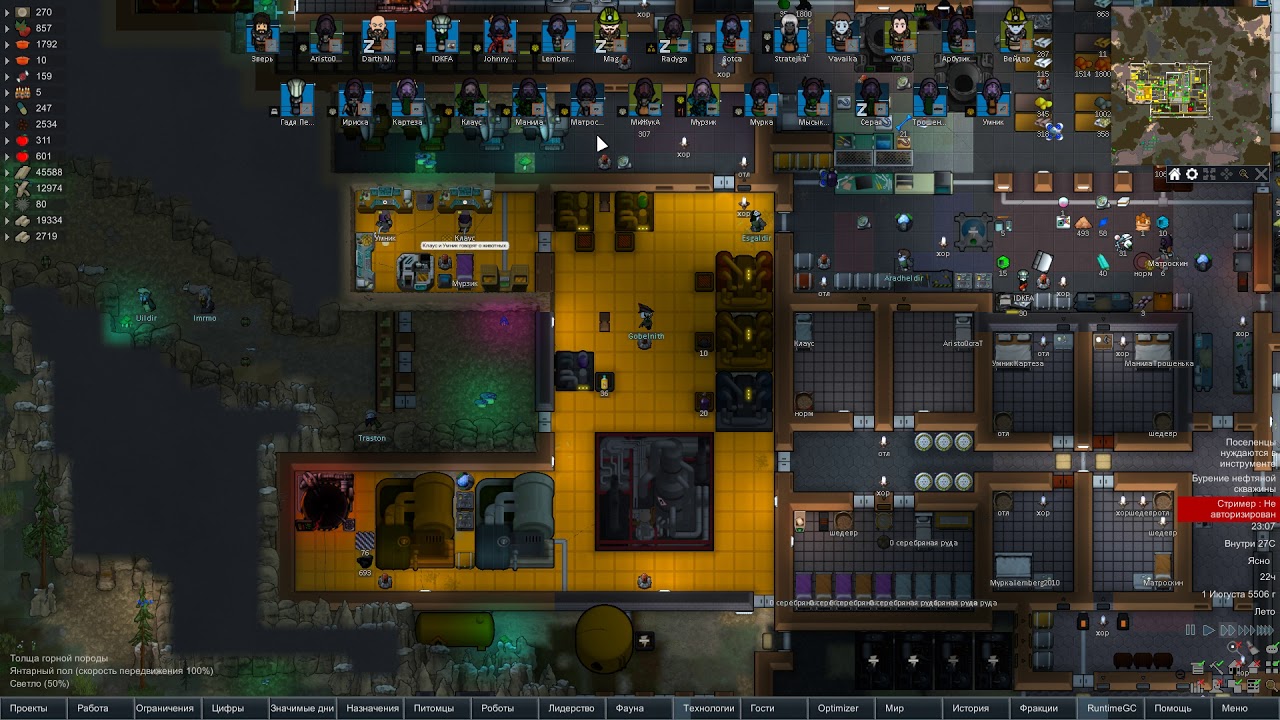Open the Помощь (Help) tab
Screen dimensions: 1280x720
(1173, 708)
